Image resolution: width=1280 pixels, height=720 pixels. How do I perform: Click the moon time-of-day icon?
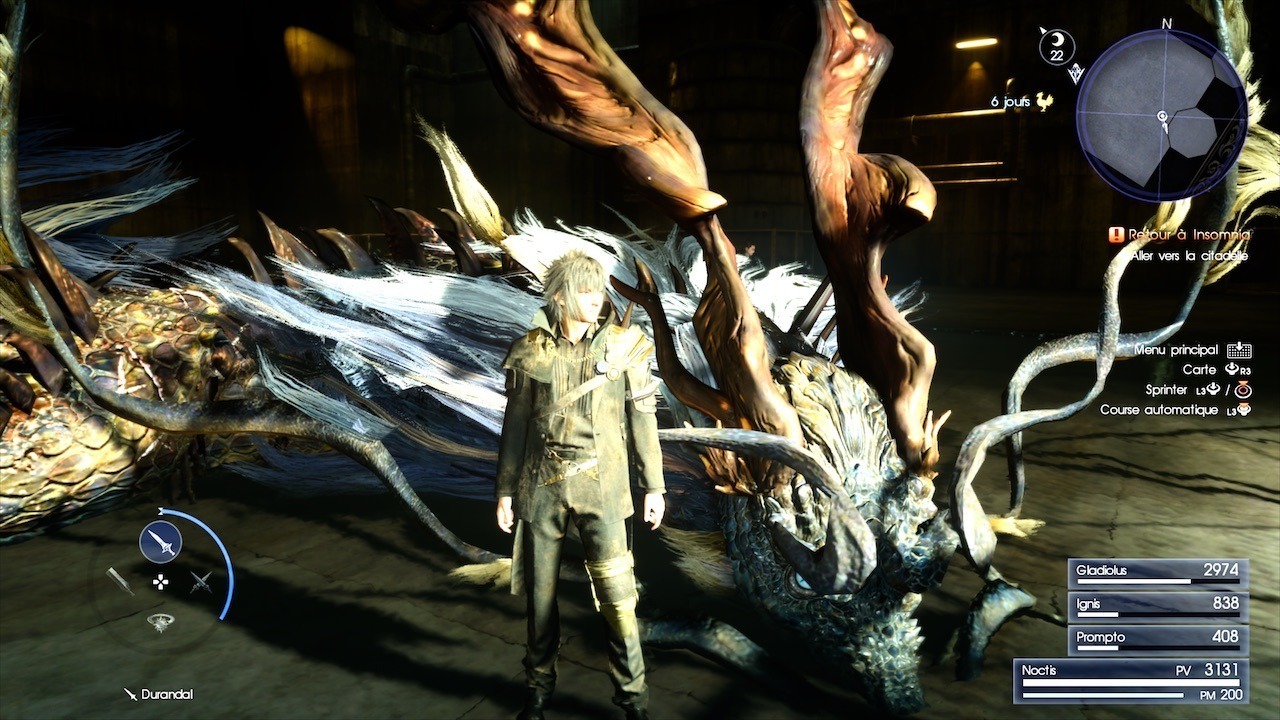click(x=1056, y=46)
